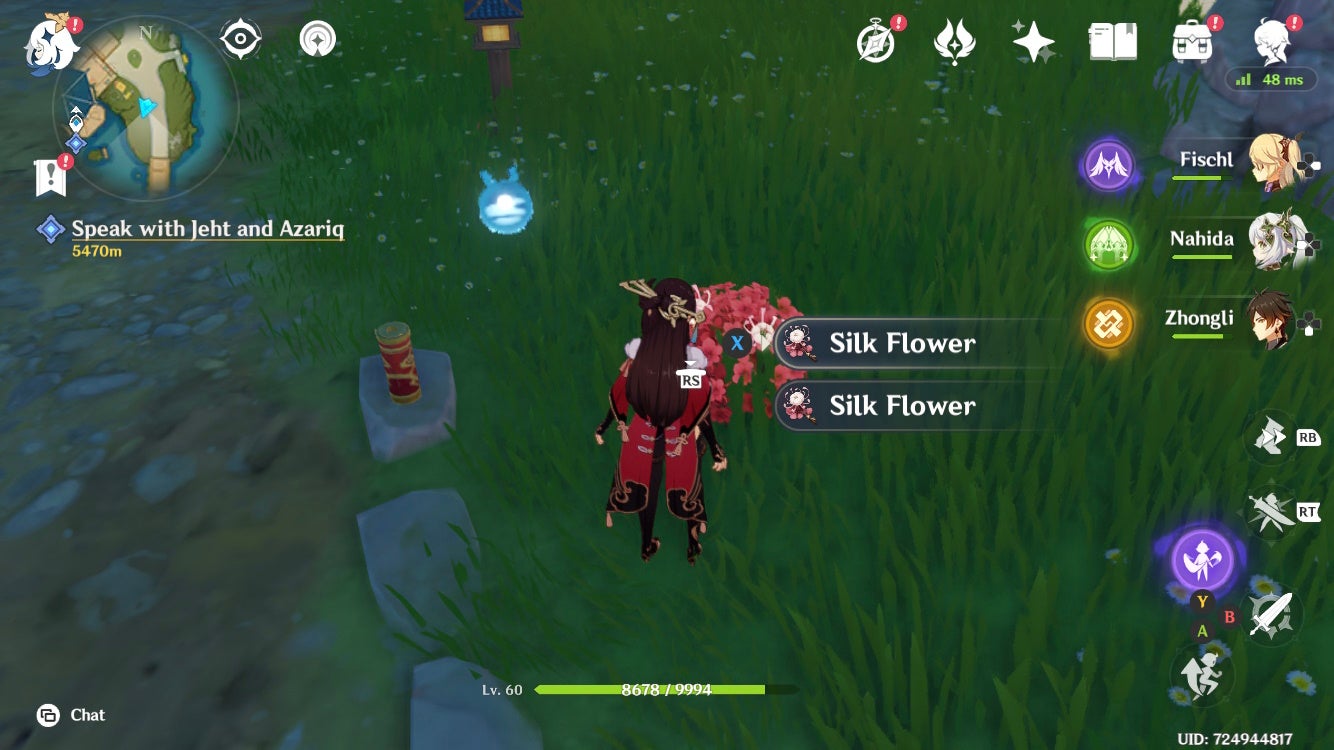This screenshot has width=1334, height=750.
Task: Trigger Nahida's green elemental burst icon
Action: [1108, 245]
